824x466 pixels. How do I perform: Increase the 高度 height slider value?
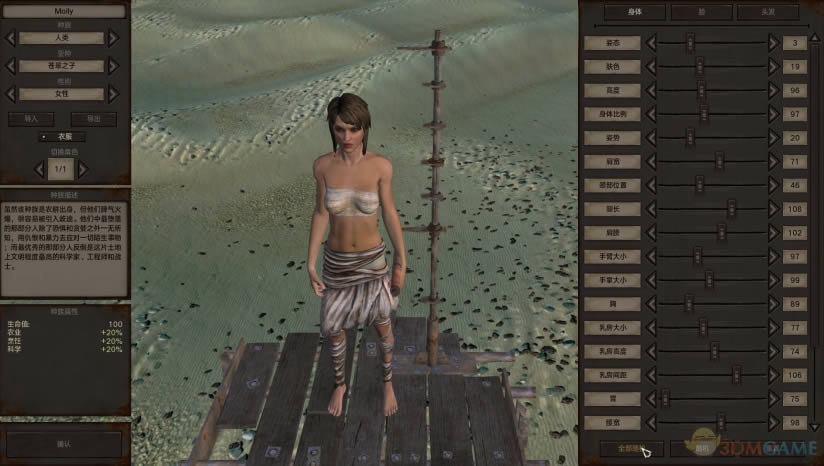[x=772, y=90]
